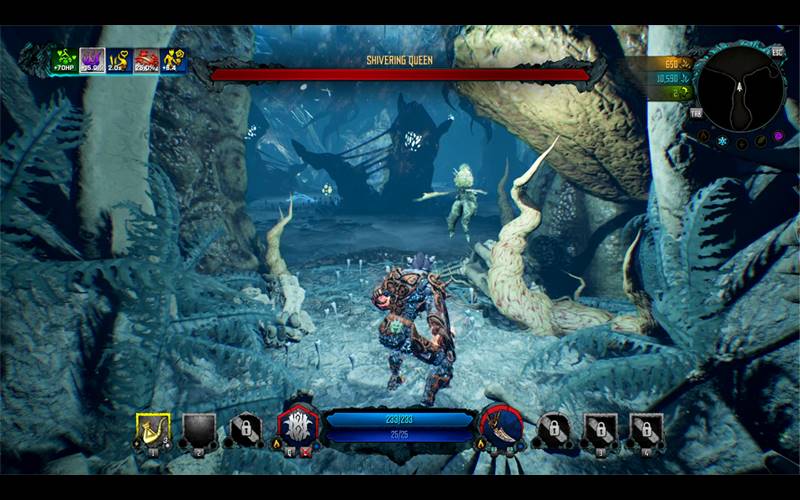
Task: Open the circular minimap
Action: pos(739,88)
